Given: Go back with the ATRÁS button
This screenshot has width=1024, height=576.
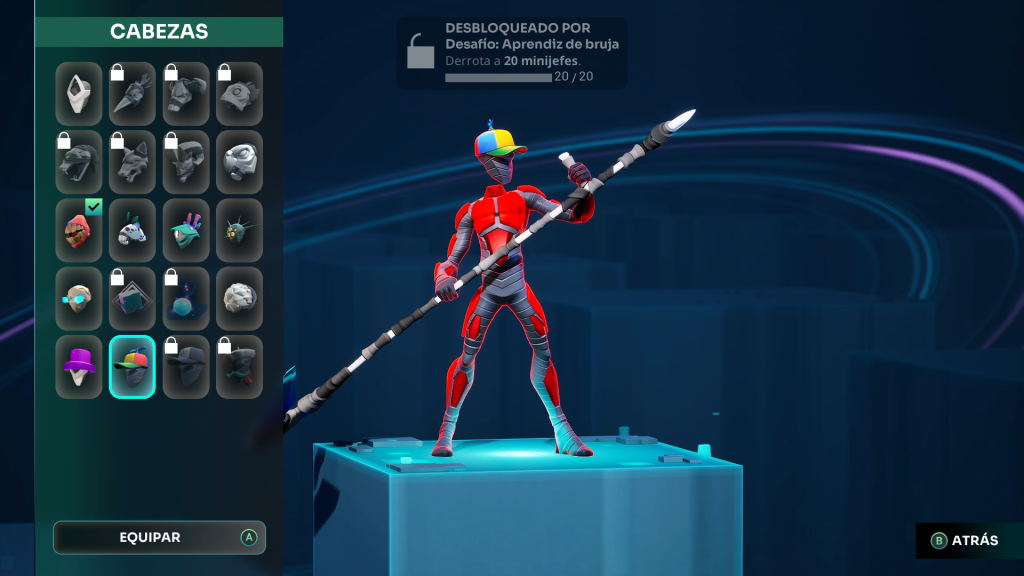Looking at the screenshot, I should point(966,541).
